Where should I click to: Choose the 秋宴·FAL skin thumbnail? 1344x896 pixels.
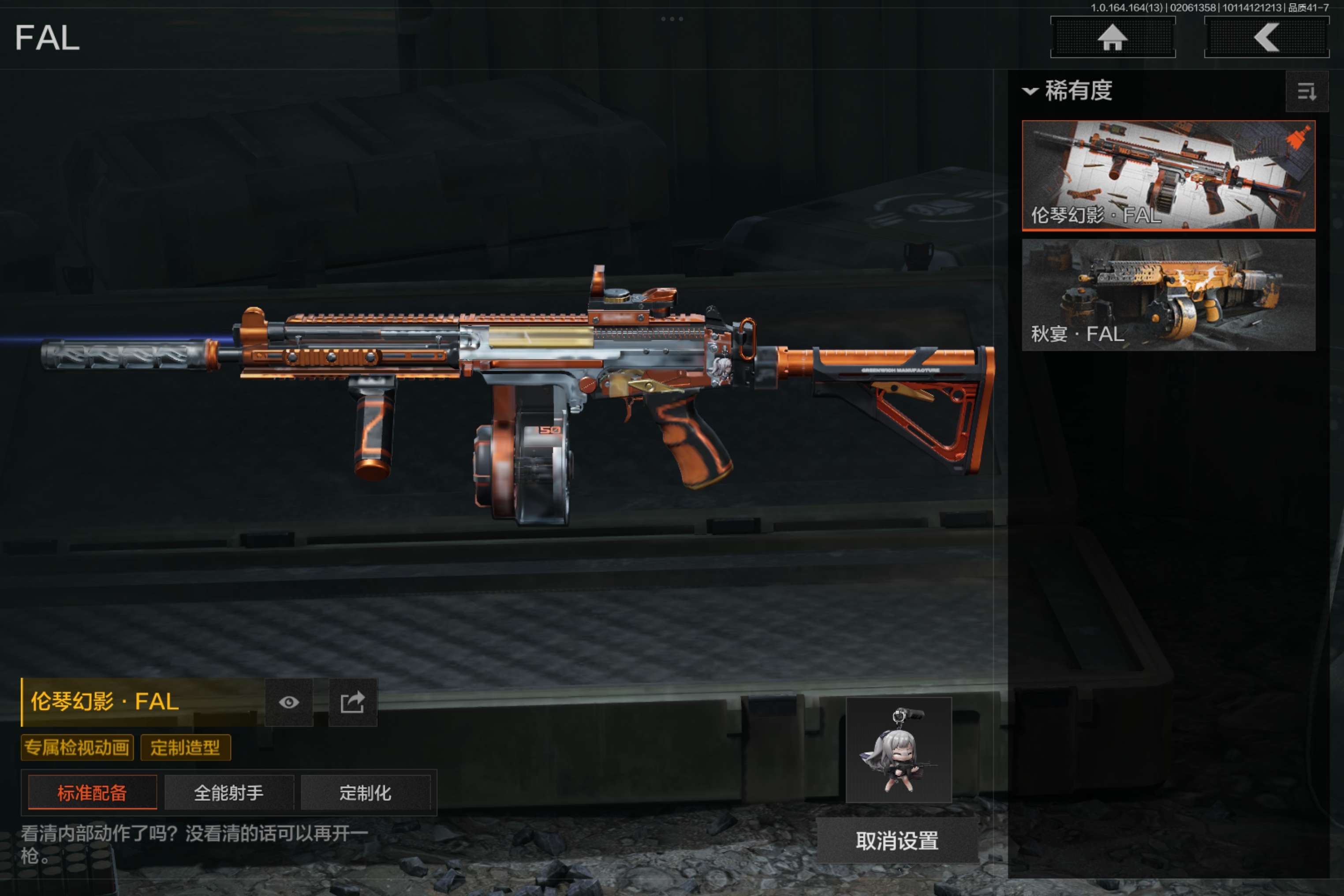pos(1168,295)
